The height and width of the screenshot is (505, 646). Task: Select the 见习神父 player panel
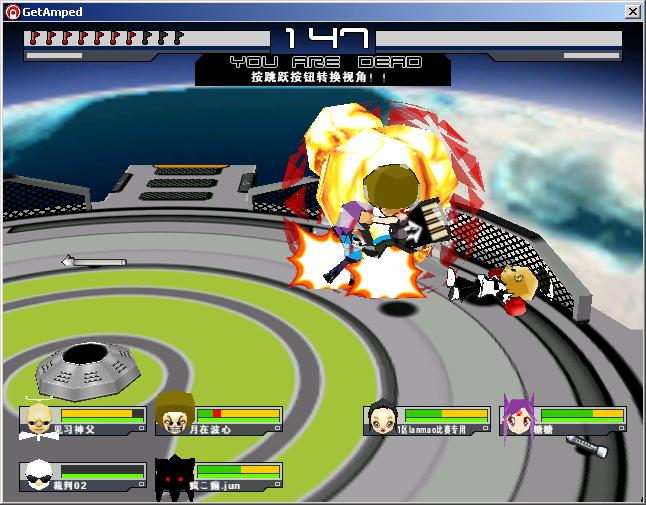point(83,421)
